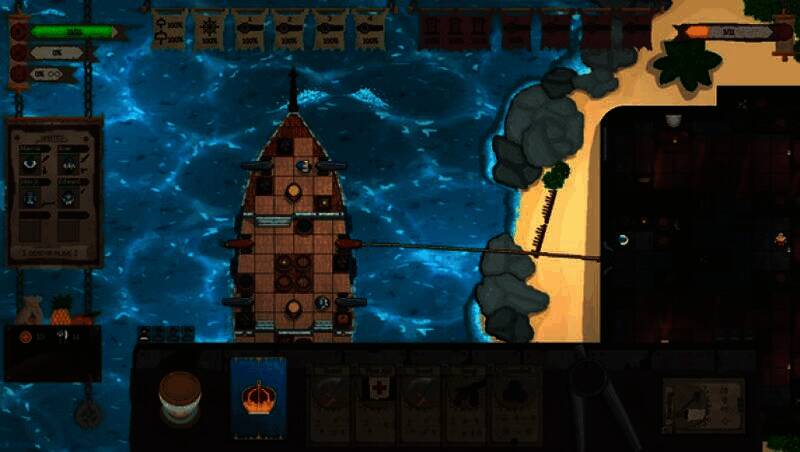Select the anchor status banner
This screenshot has height=452, width=800.
170,29
